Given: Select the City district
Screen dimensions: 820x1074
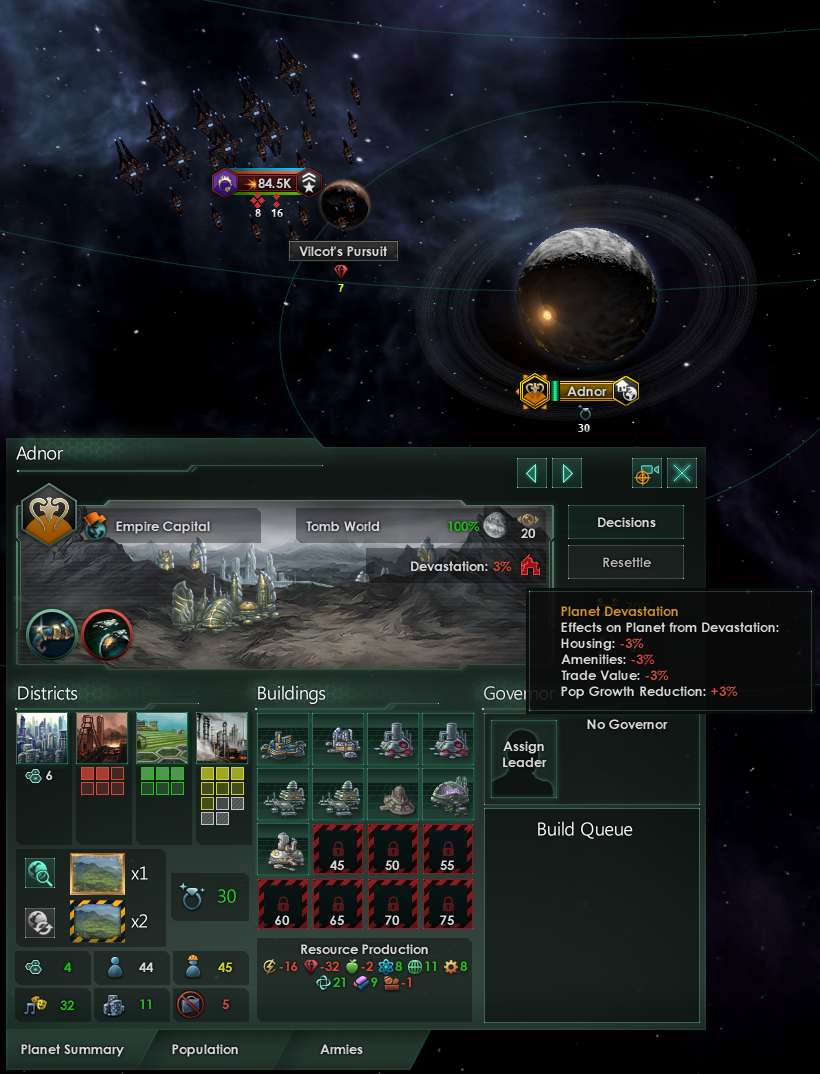Looking at the screenshot, I should [x=42, y=738].
